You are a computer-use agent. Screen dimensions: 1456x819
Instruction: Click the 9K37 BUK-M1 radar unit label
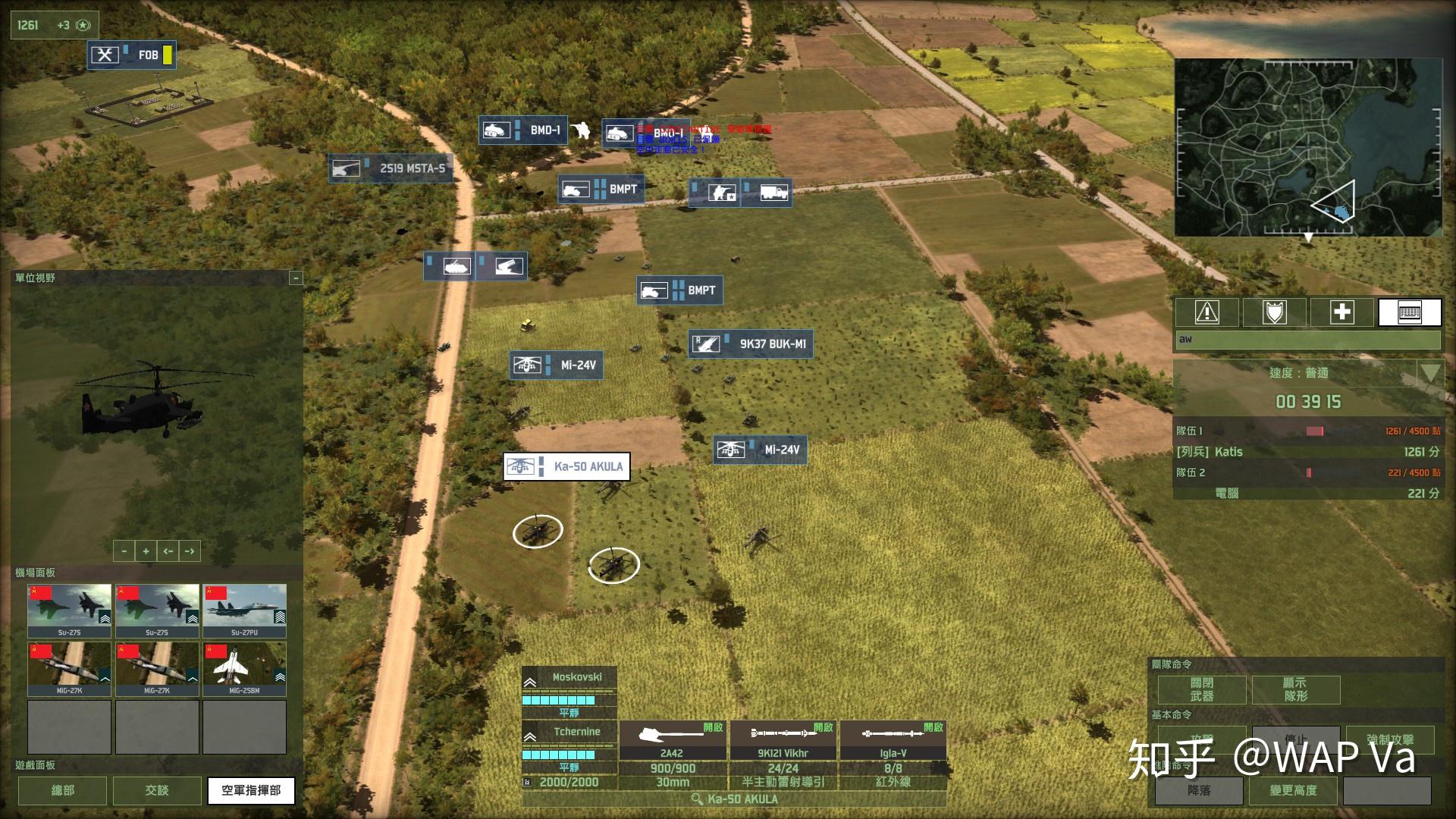click(750, 343)
